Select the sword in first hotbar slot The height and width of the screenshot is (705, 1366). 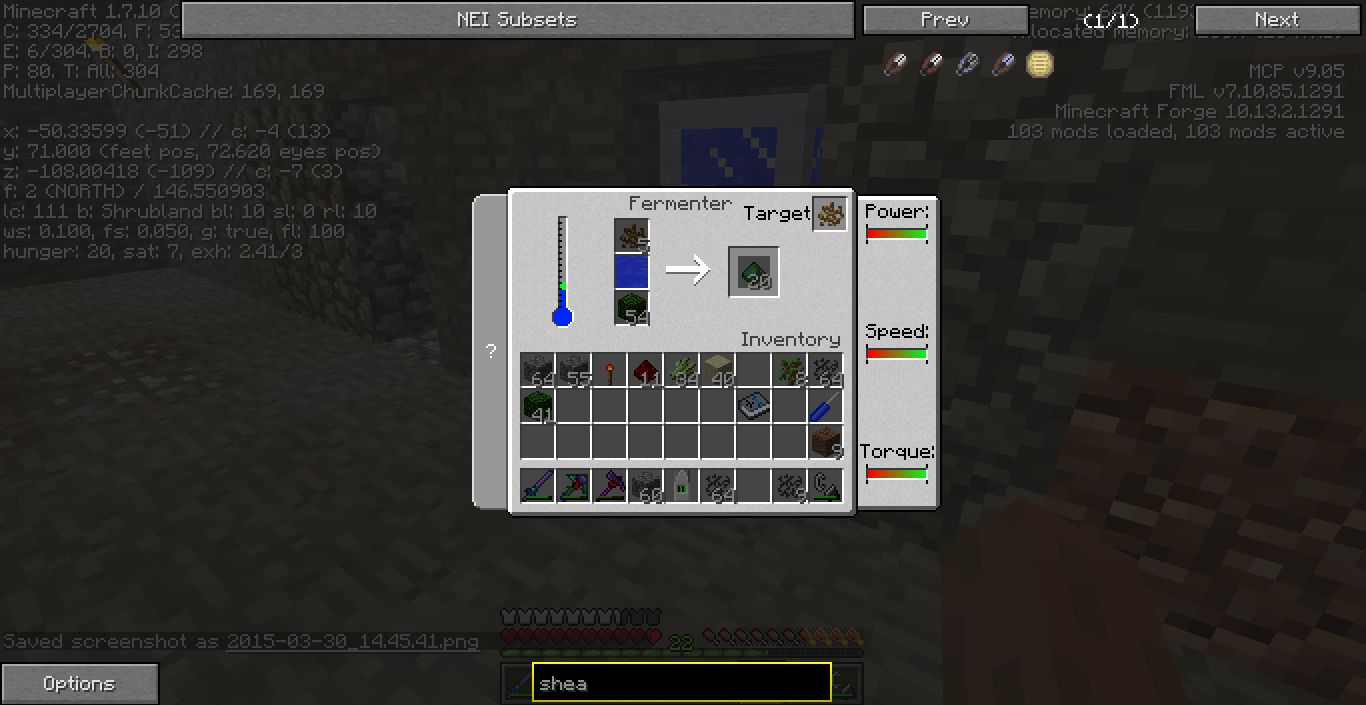(x=538, y=486)
